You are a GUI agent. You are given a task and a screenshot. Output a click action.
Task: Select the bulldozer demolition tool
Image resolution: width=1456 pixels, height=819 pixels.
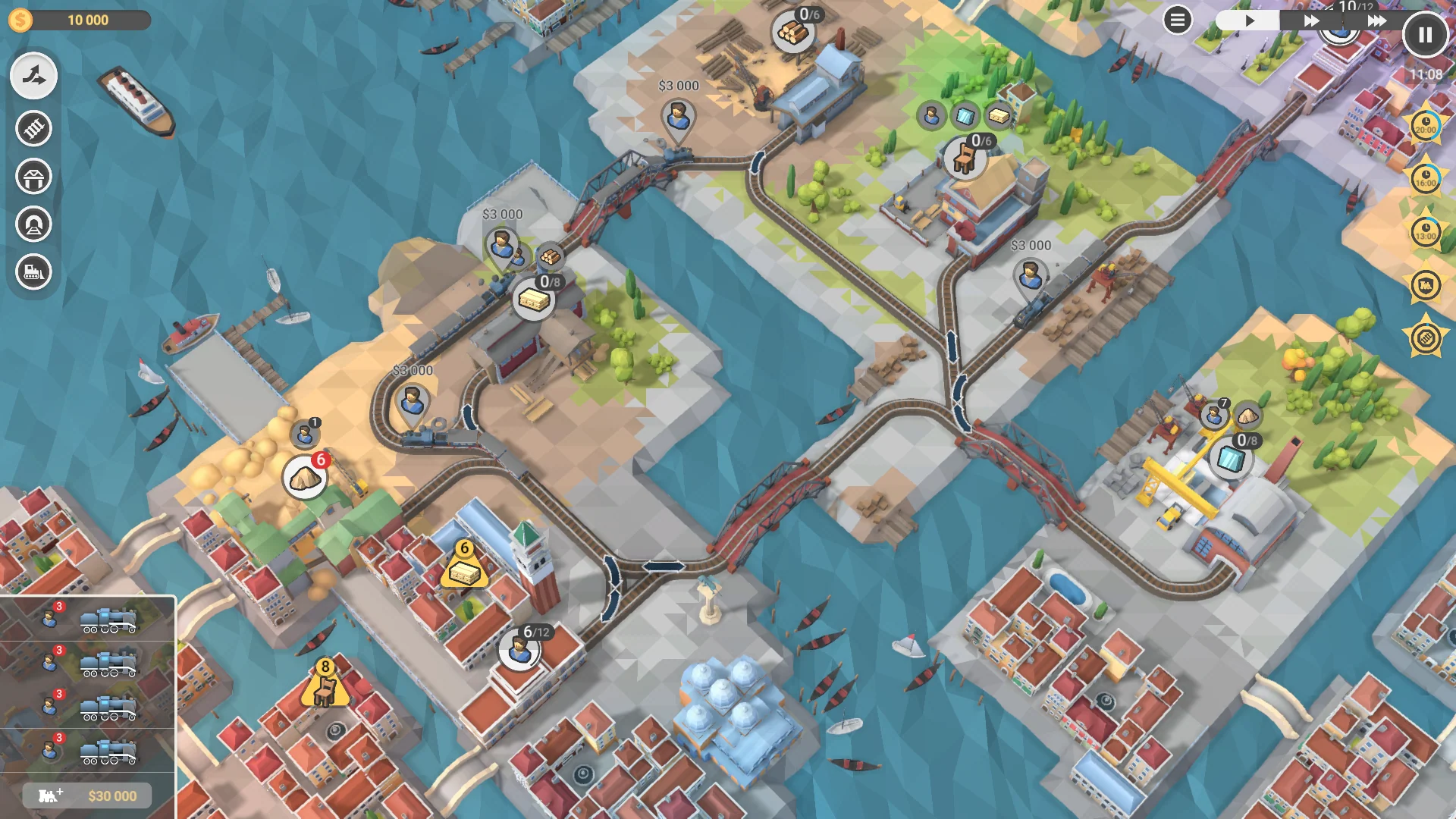[x=34, y=271]
